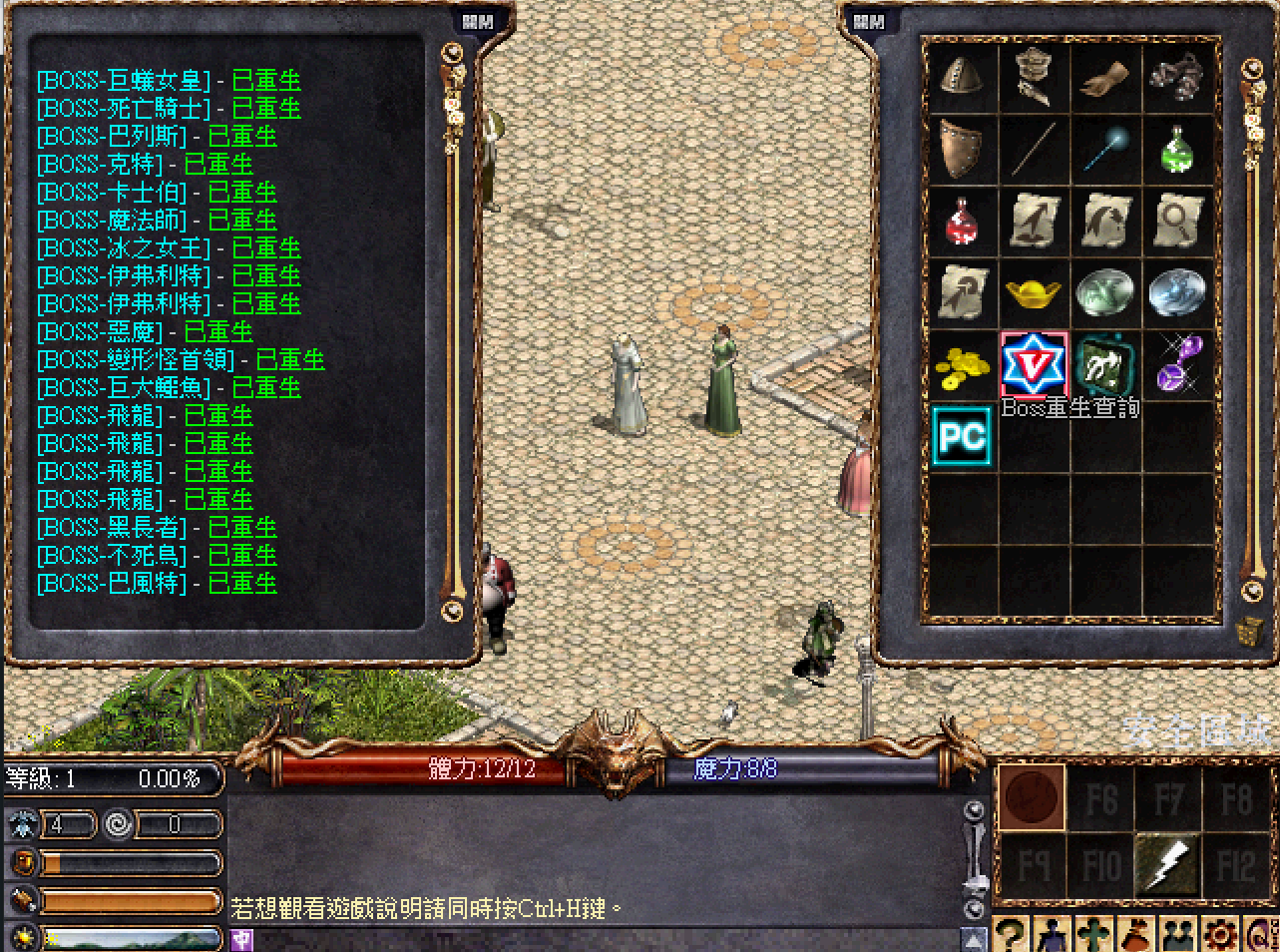Pick the blue orb-tipped wand
1280x952 pixels.
(1104, 150)
